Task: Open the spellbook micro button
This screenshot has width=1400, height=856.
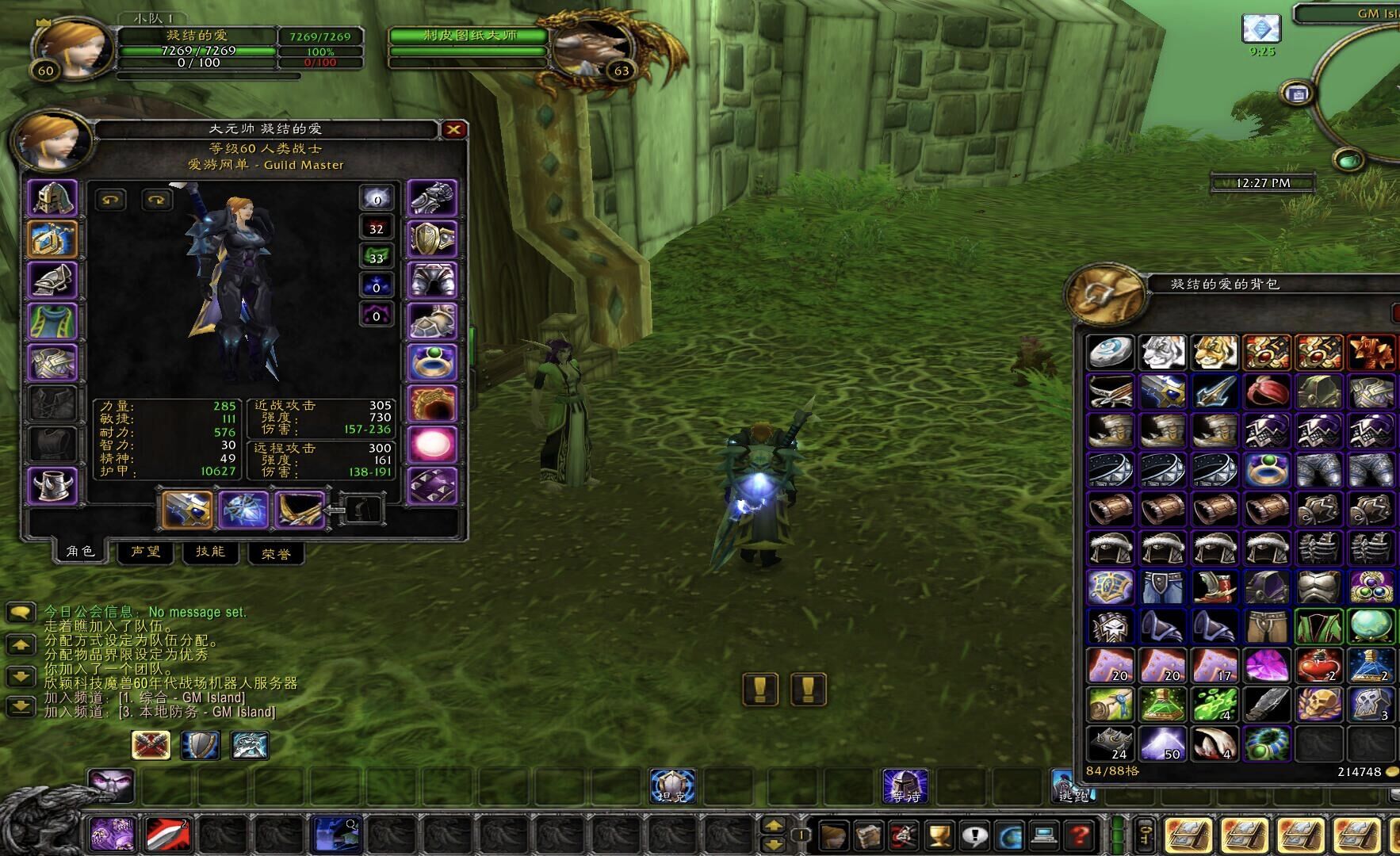Action: point(869,835)
